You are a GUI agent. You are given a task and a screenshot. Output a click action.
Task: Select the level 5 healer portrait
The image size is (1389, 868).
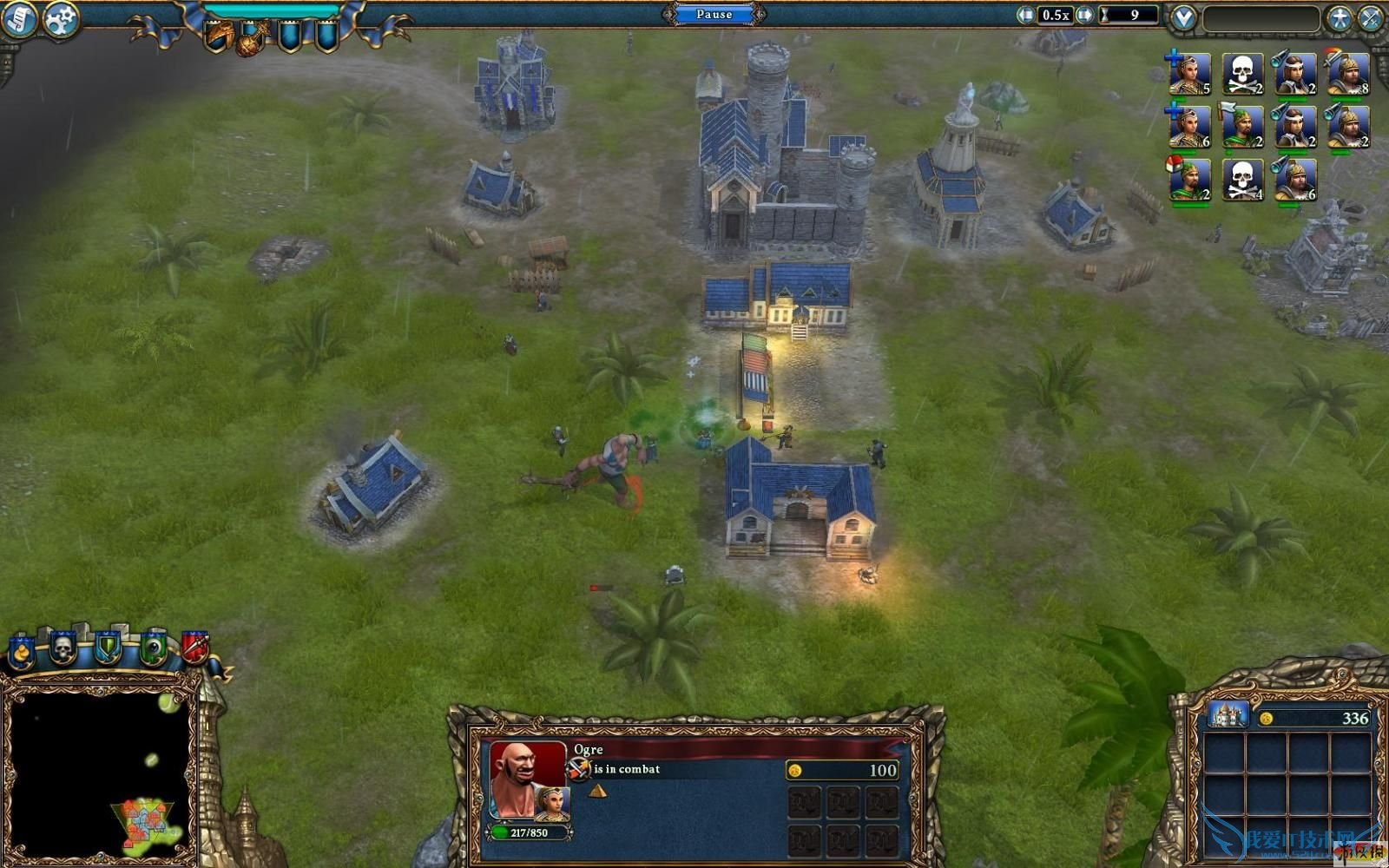coord(1189,74)
